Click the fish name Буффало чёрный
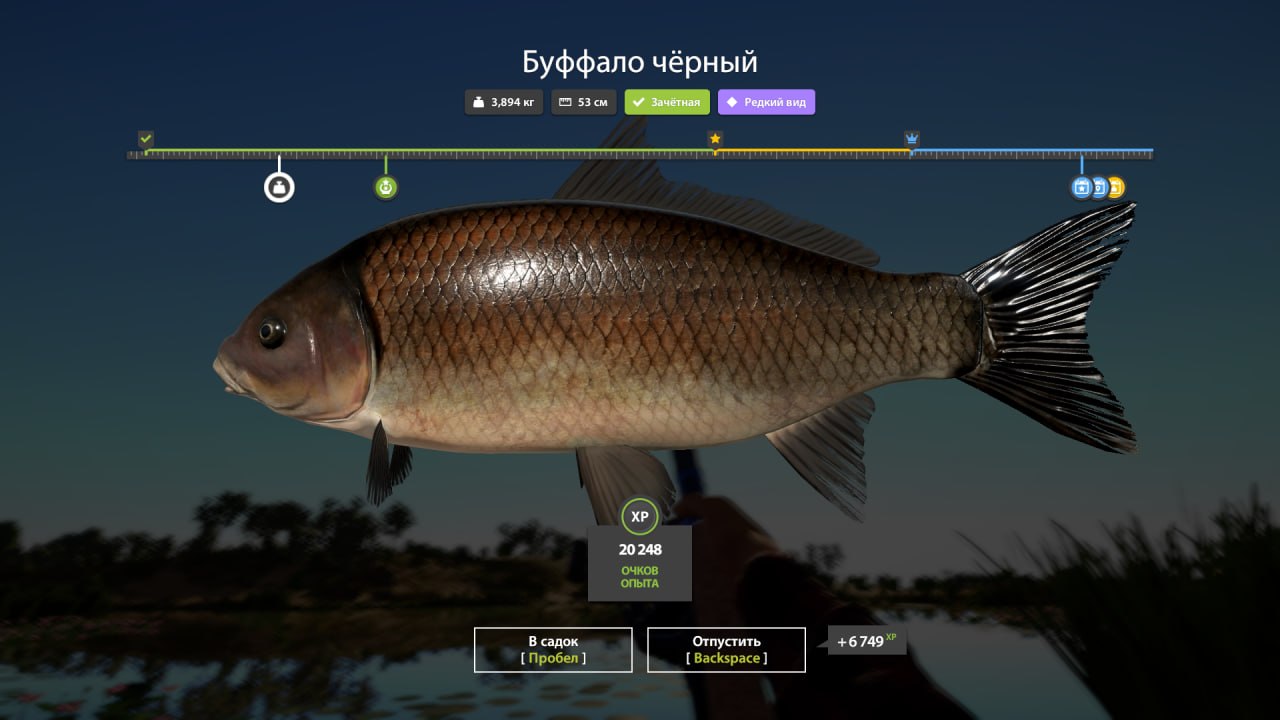This screenshot has width=1280, height=720. coord(639,61)
